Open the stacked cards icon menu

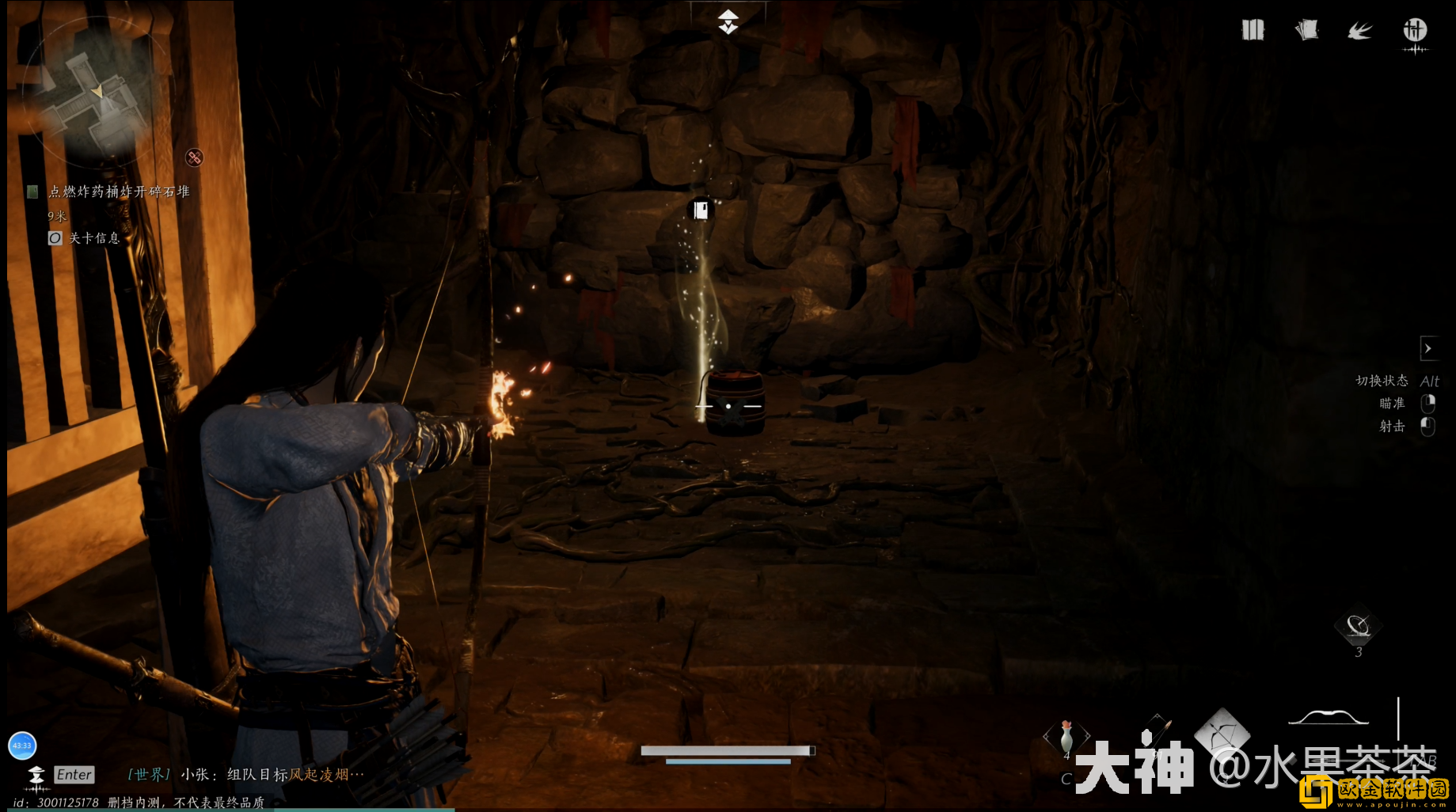click(1306, 31)
